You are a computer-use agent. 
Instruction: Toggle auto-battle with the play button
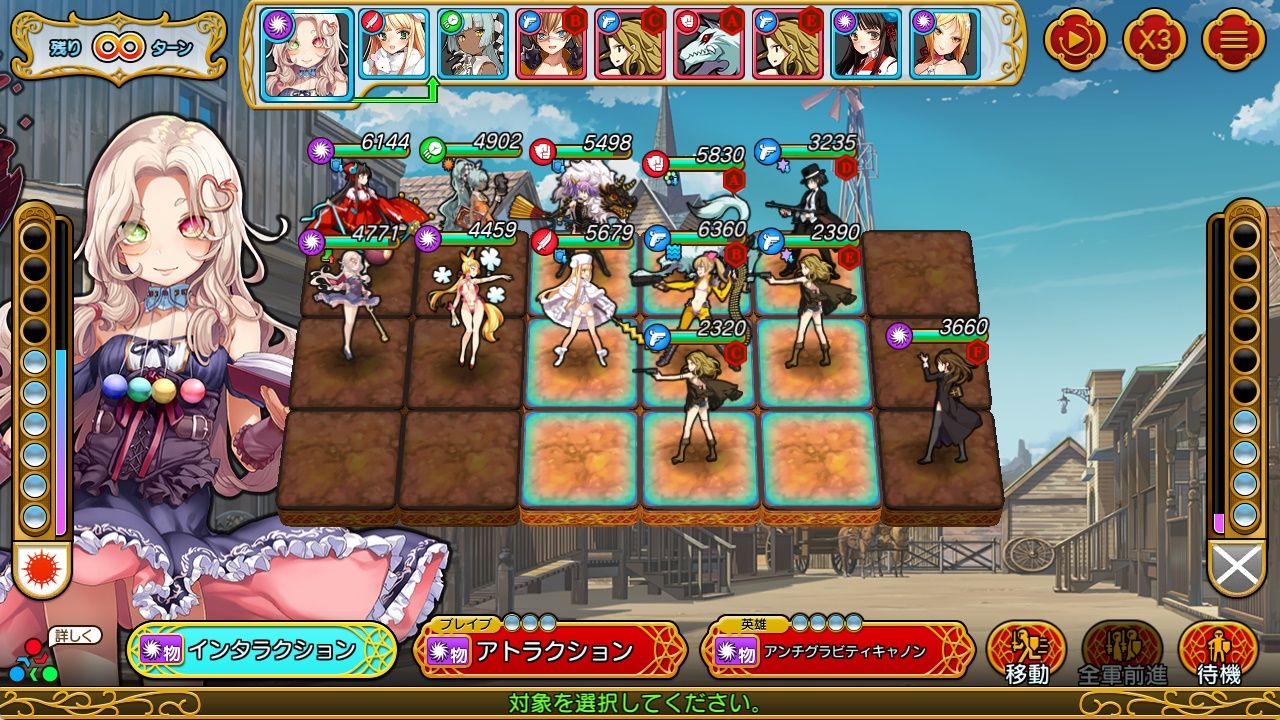(x=1075, y=40)
